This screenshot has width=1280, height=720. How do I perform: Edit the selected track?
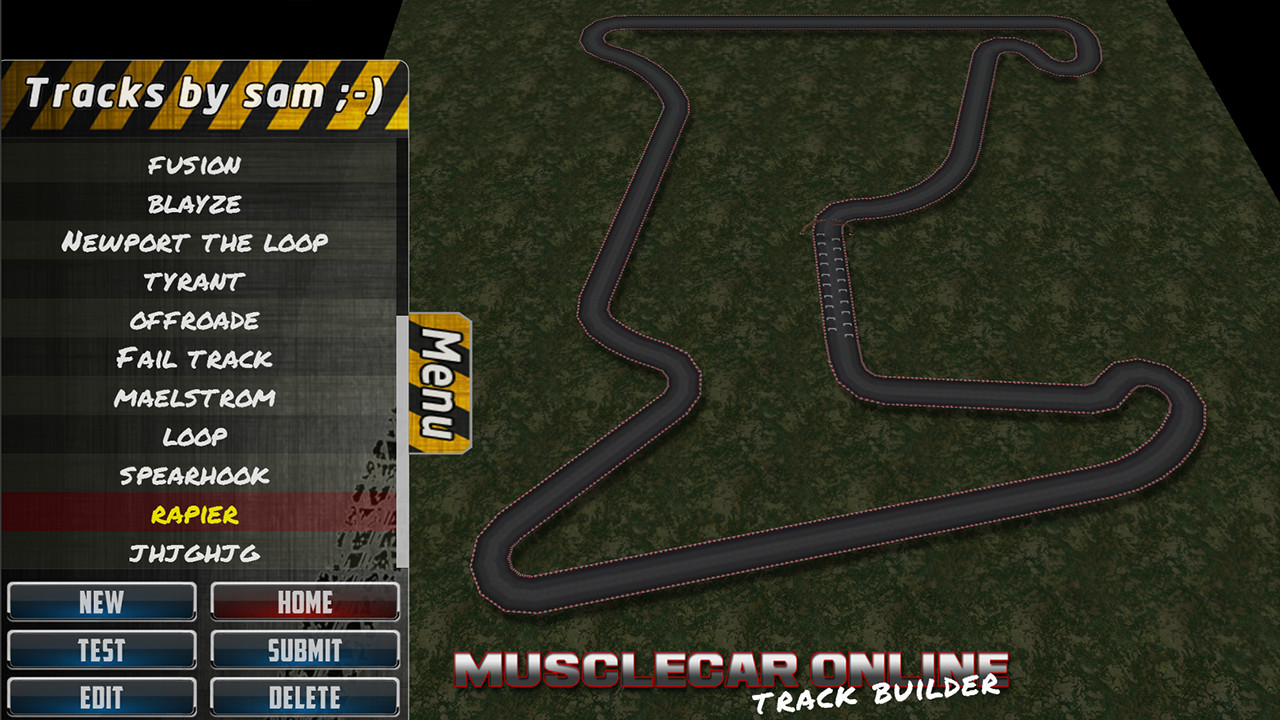click(101, 697)
